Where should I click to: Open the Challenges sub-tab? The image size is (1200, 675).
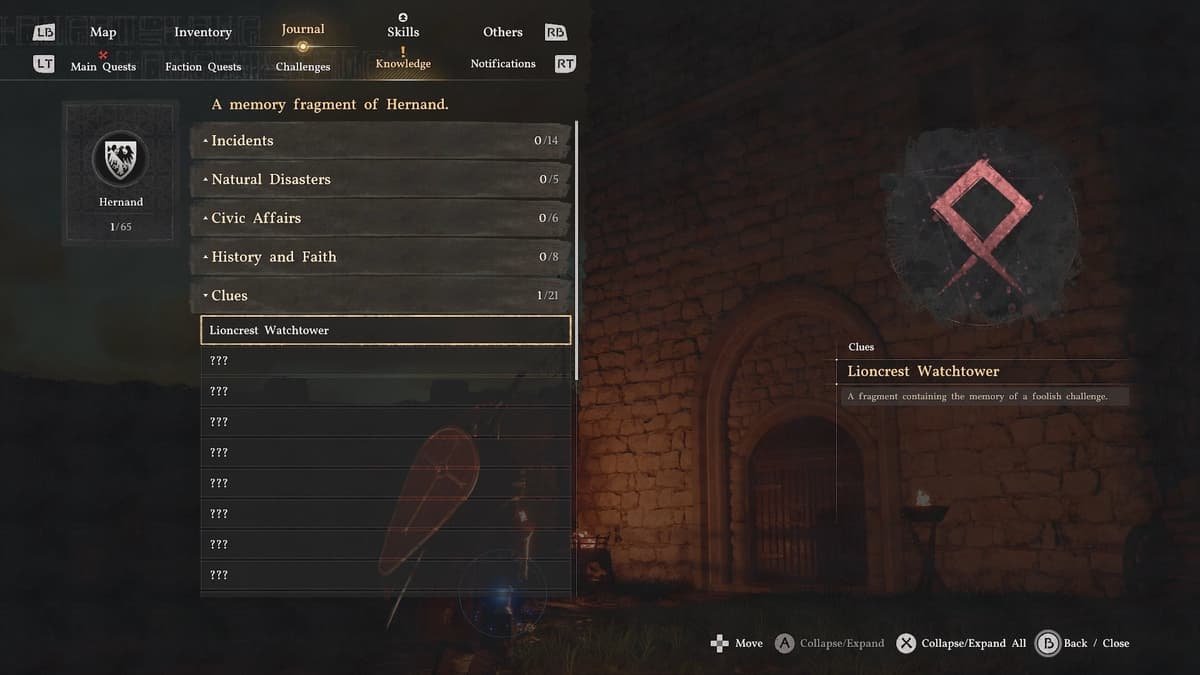click(x=303, y=67)
